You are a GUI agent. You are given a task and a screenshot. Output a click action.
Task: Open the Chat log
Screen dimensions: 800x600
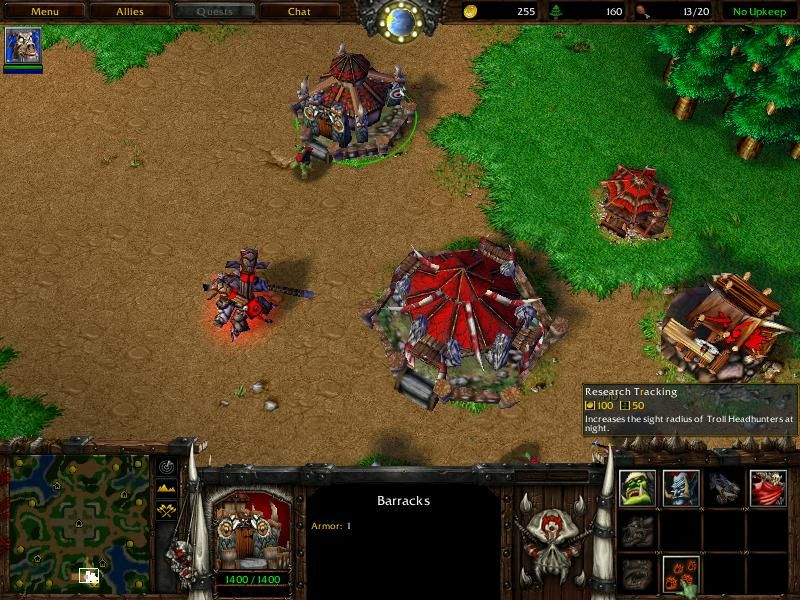[299, 12]
